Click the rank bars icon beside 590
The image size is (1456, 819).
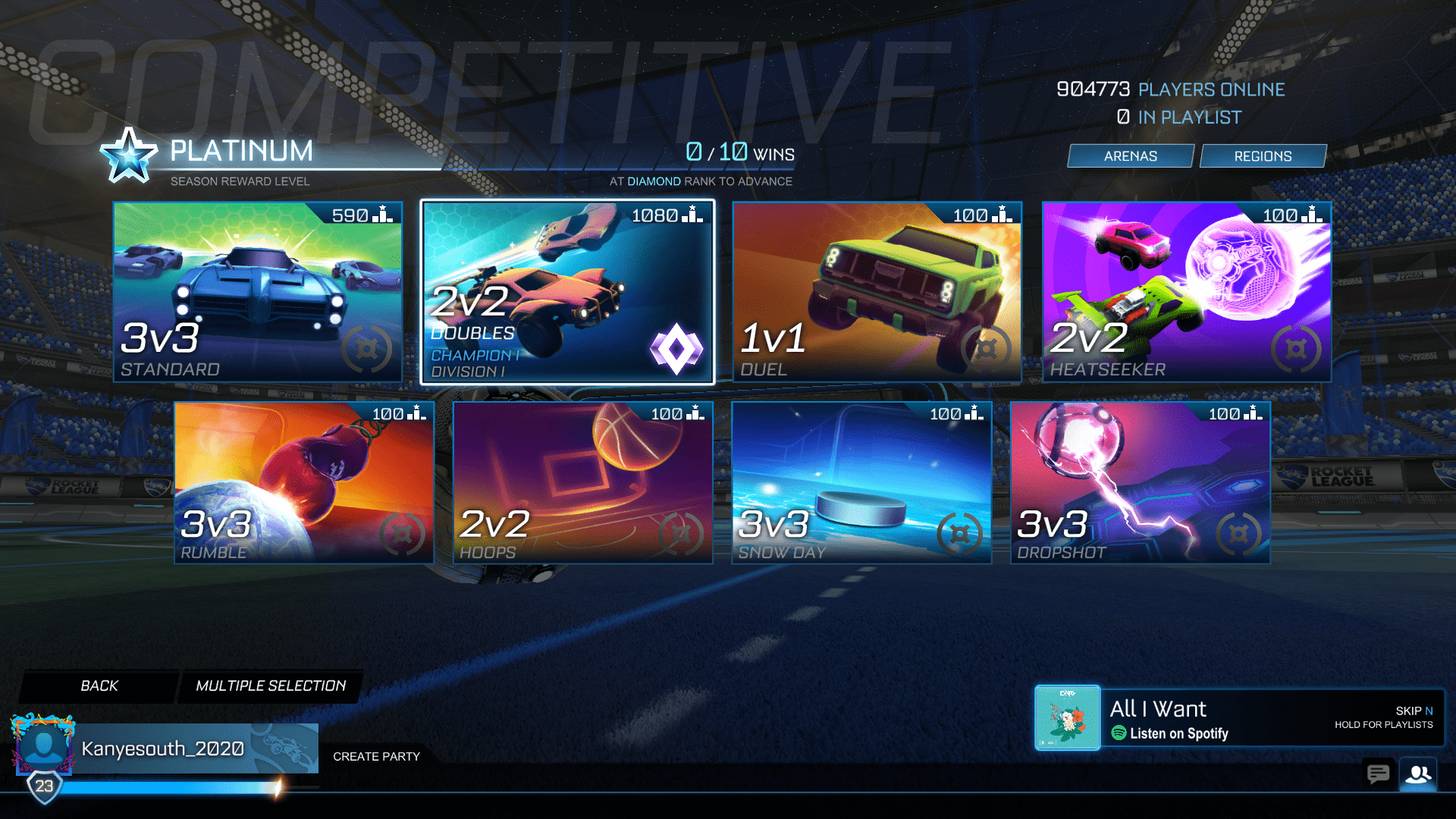(x=381, y=215)
